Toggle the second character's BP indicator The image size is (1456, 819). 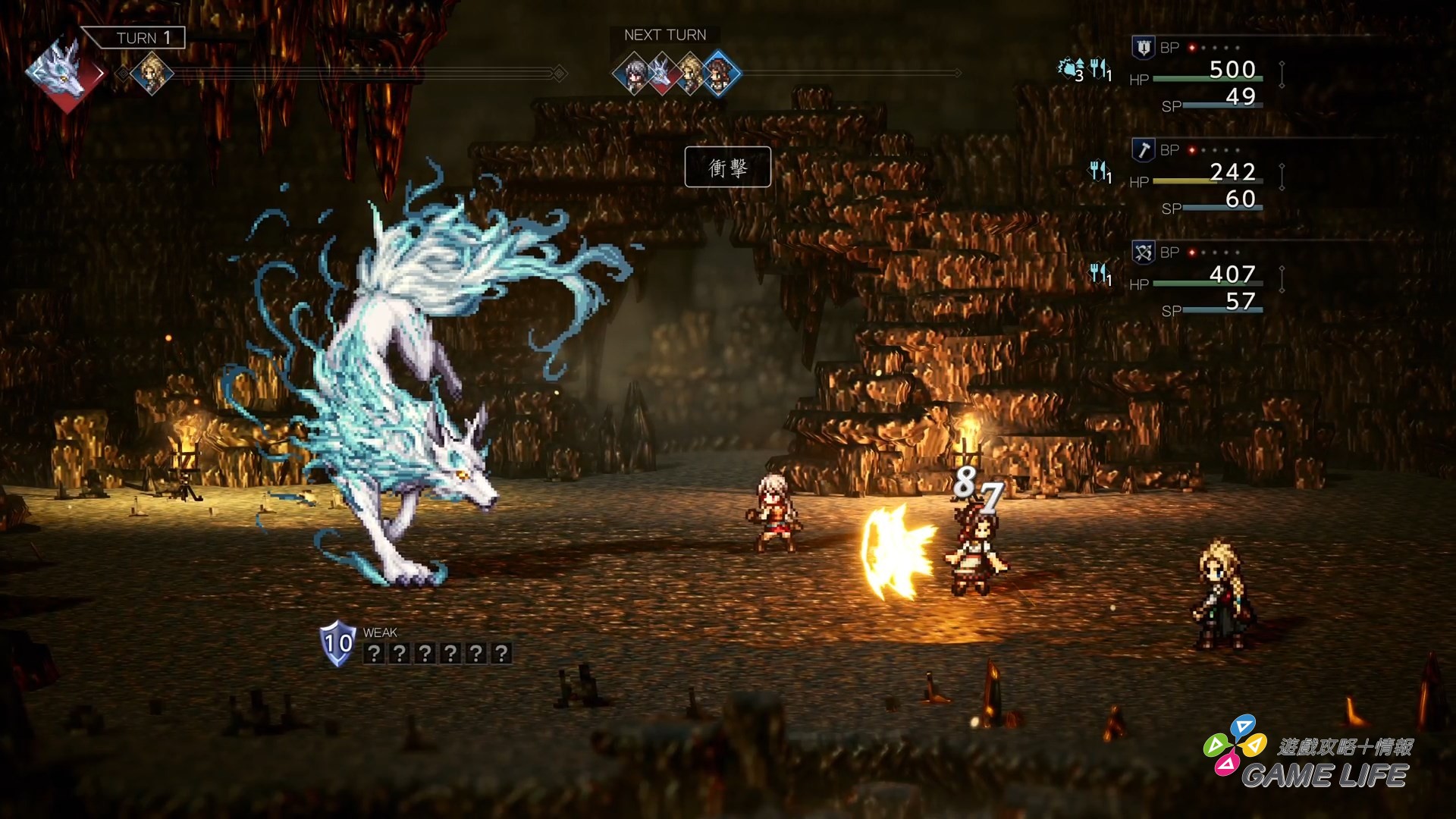pyautogui.click(x=1192, y=149)
